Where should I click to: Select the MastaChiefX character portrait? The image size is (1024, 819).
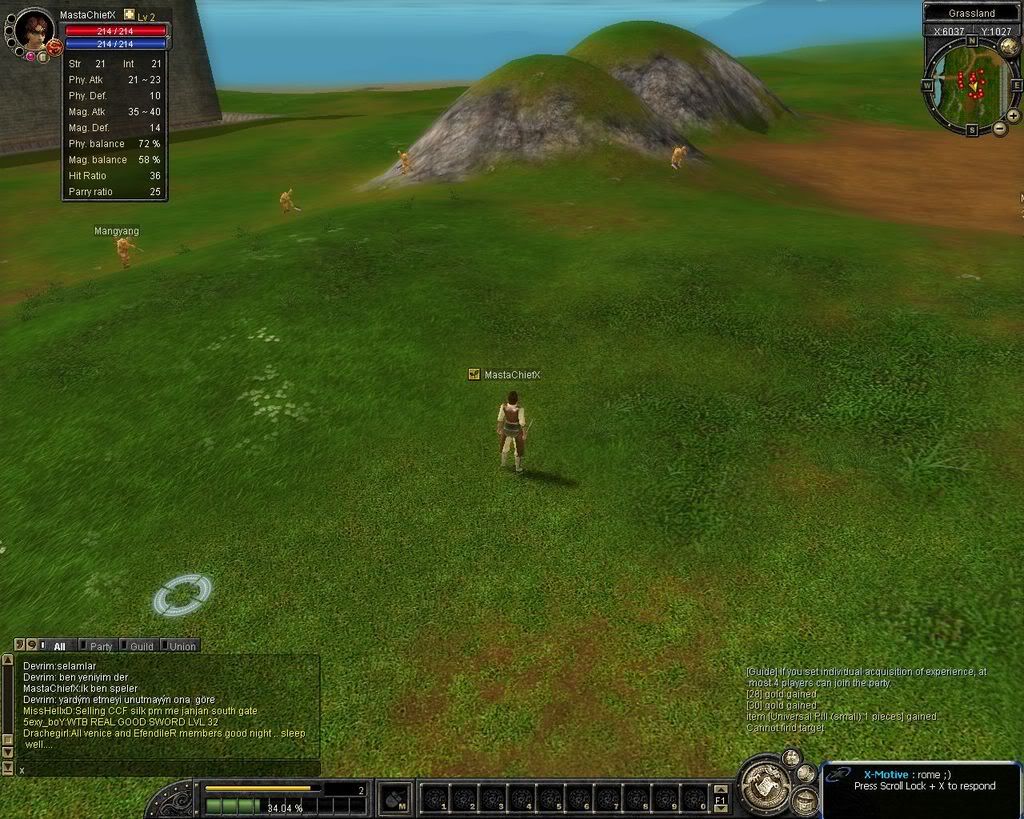34,30
